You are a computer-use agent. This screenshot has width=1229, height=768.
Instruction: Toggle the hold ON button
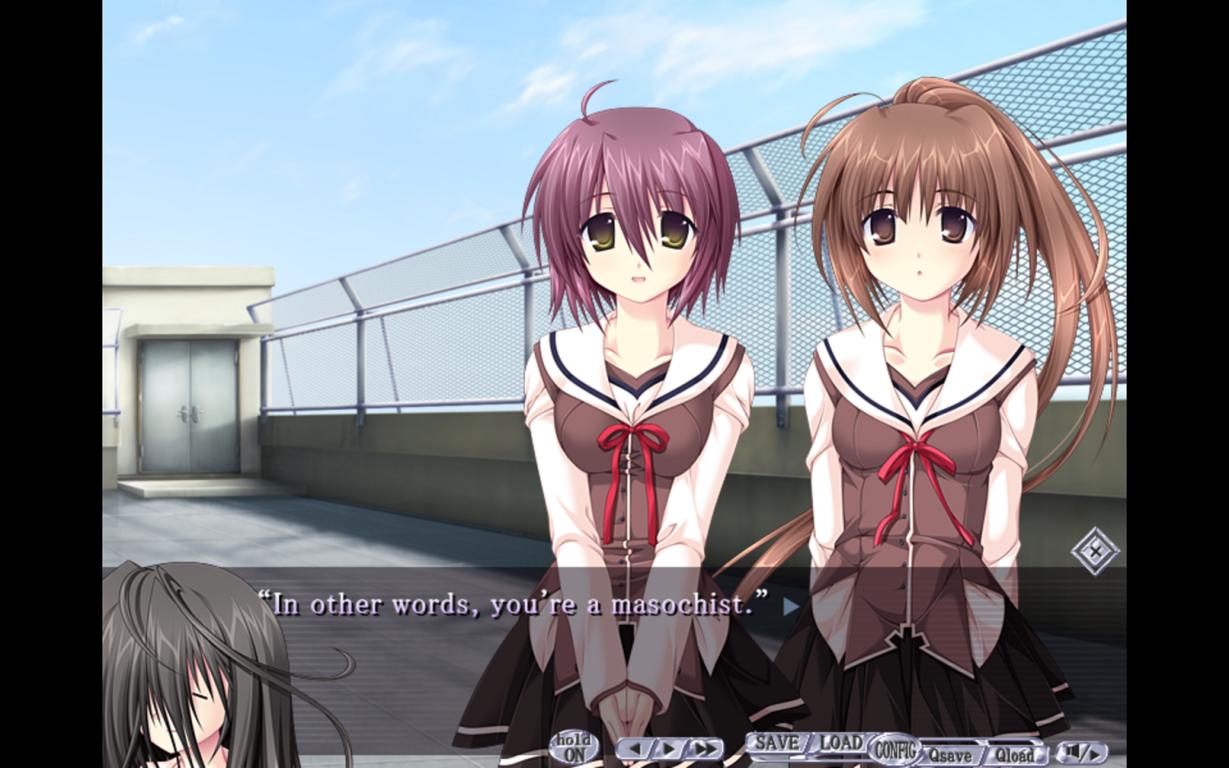[x=574, y=748]
